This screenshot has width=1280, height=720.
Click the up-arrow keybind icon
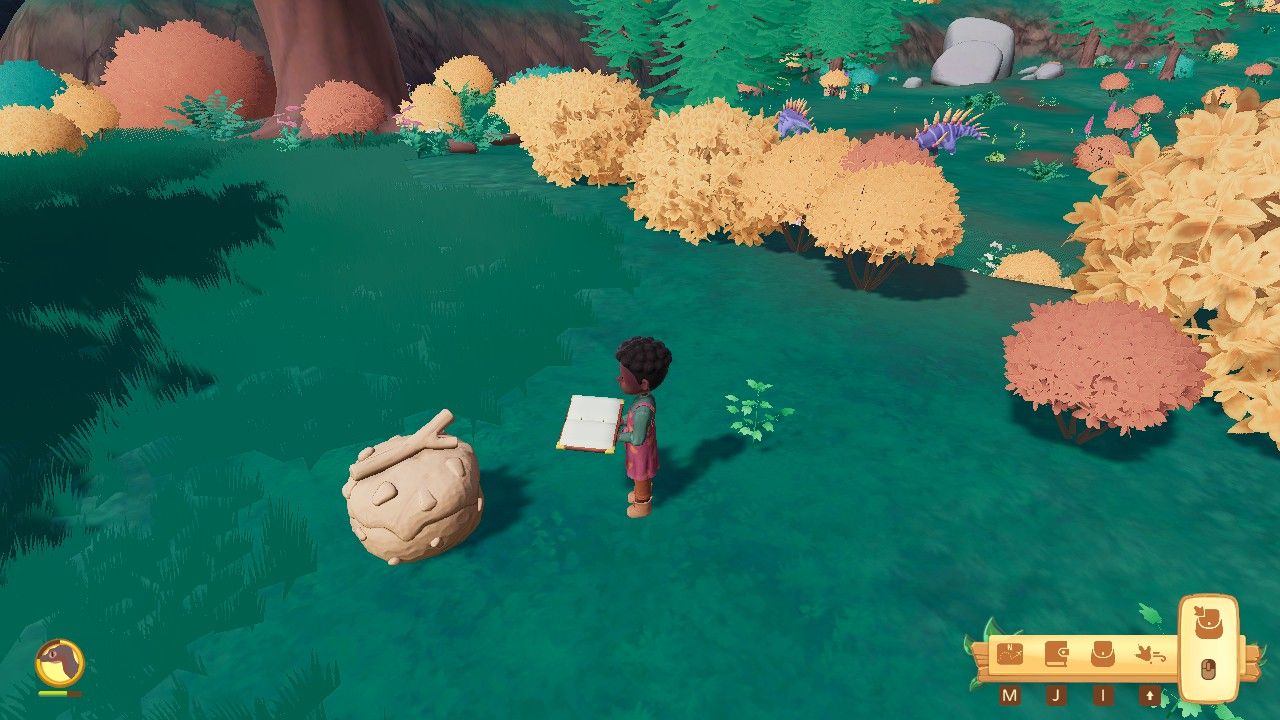tap(1150, 694)
